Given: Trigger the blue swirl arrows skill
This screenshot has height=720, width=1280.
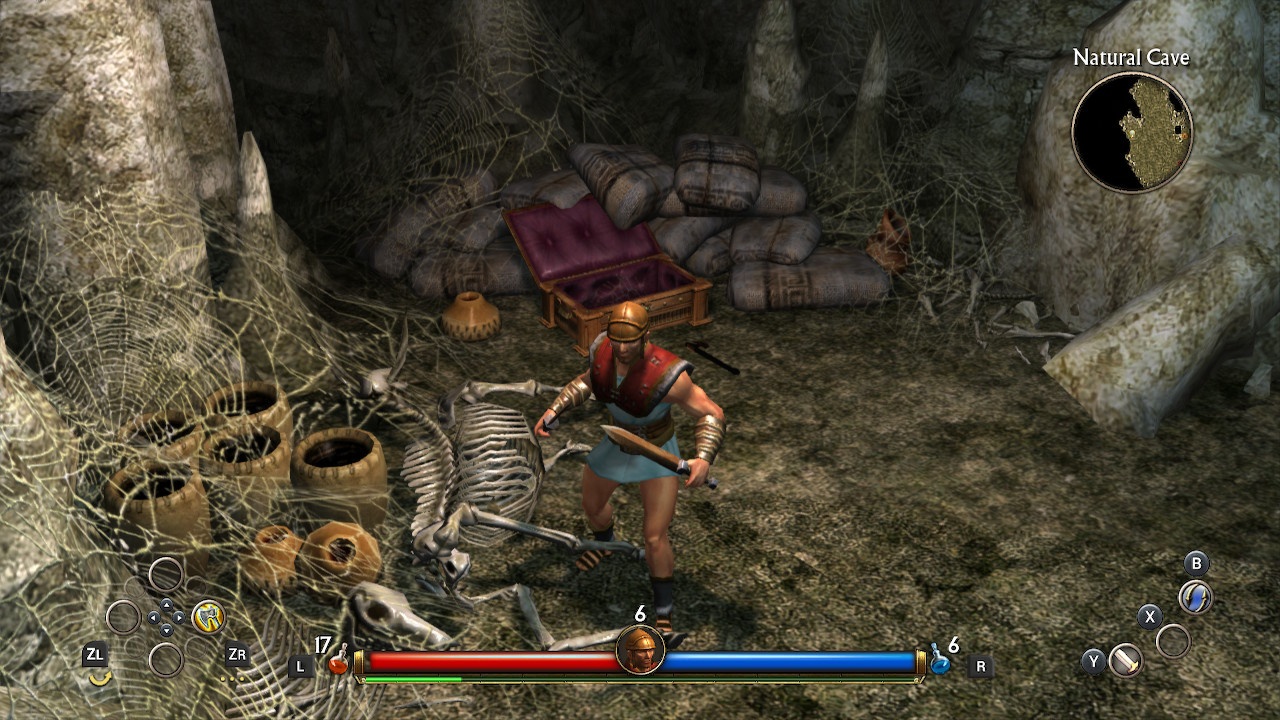Looking at the screenshot, I should pyautogui.click(x=1195, y=597).
